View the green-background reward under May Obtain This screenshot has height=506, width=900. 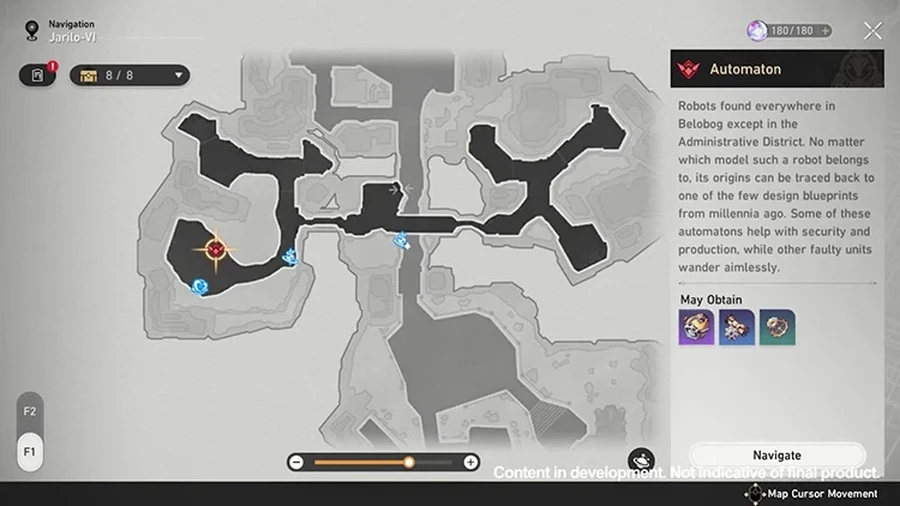[x=776, y=328]
